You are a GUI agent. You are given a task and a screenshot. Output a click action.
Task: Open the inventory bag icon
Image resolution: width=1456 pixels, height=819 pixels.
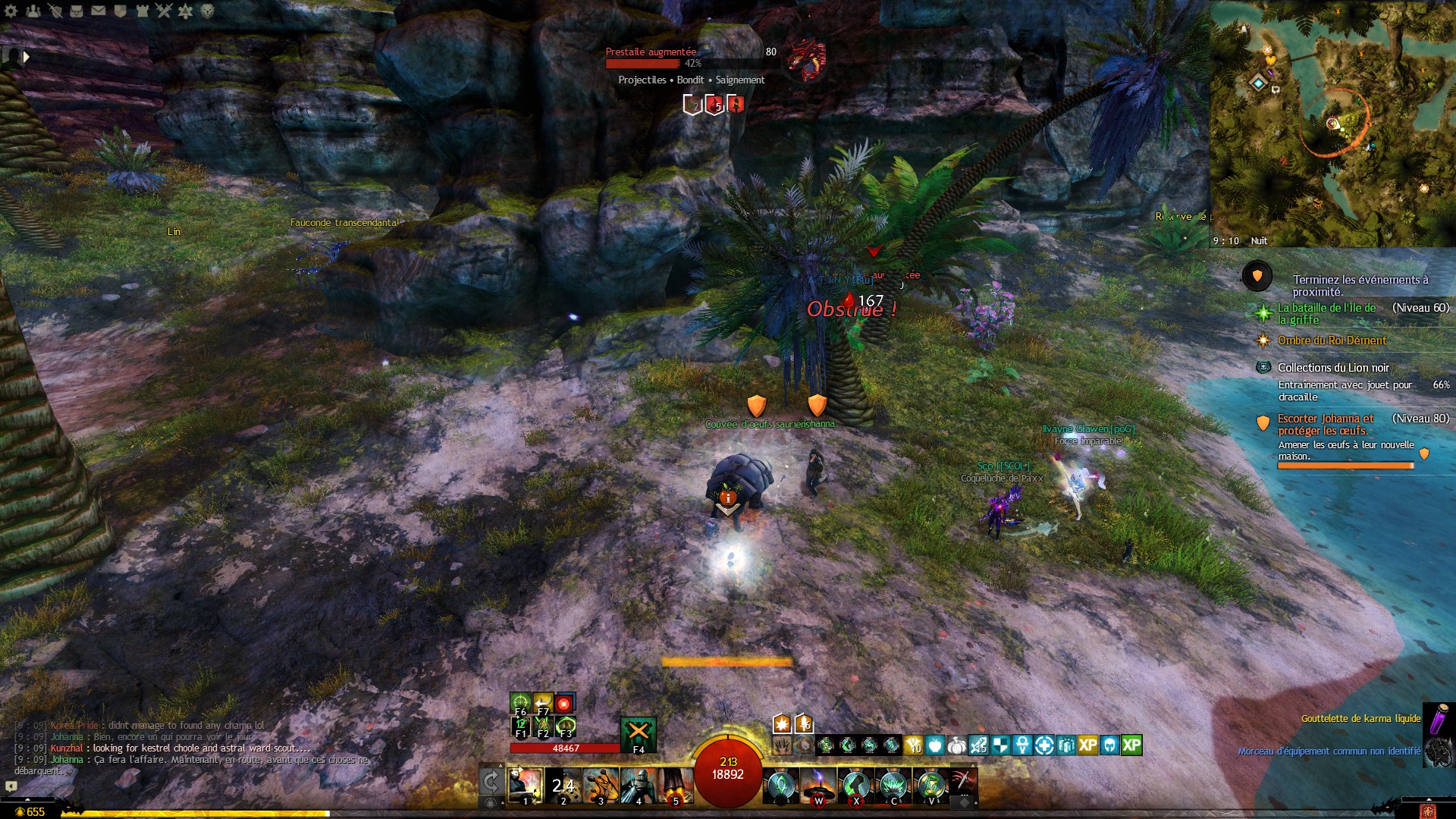pos(77,11)
